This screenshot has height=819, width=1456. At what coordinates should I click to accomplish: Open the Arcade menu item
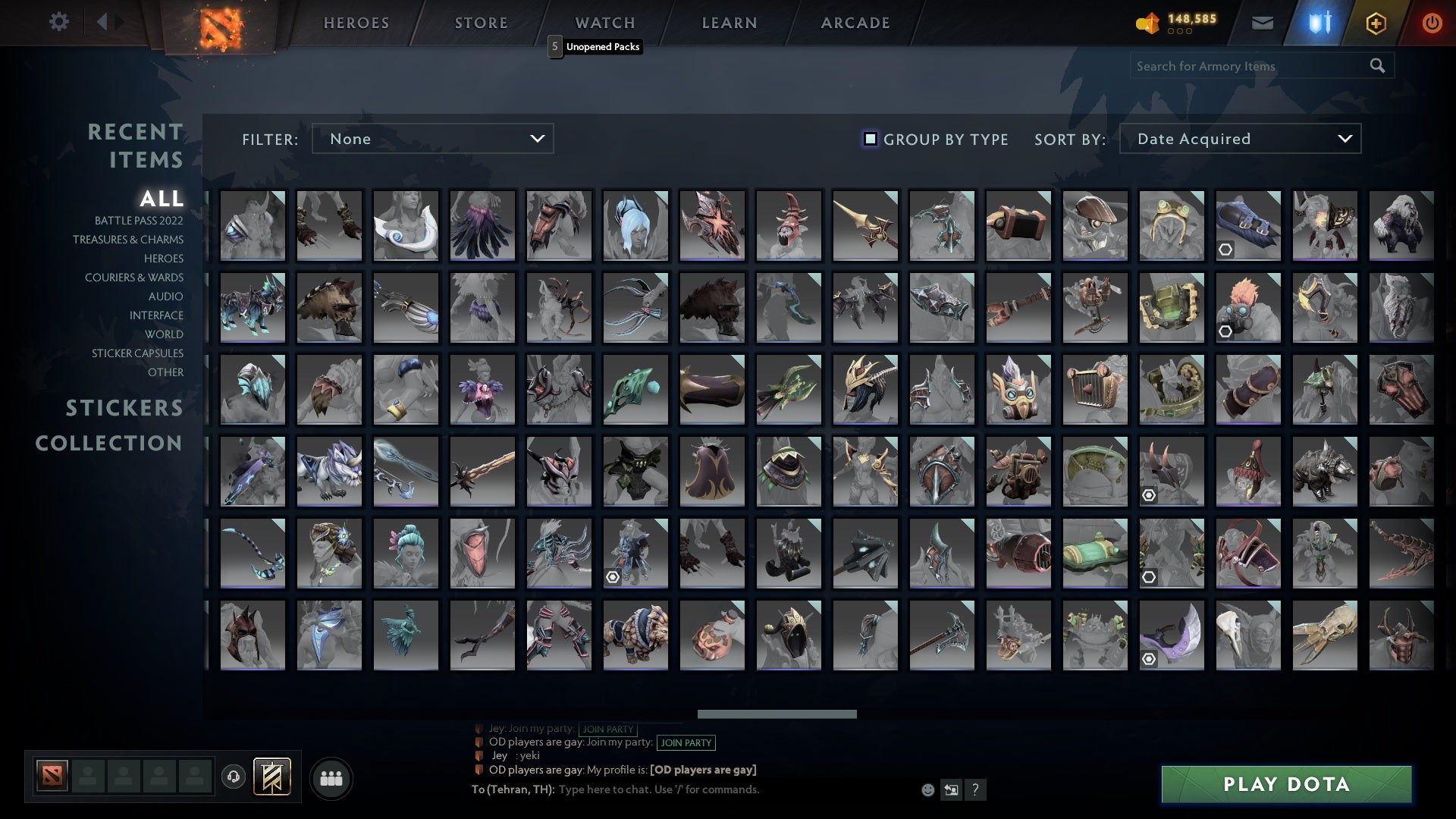[854, 23]
